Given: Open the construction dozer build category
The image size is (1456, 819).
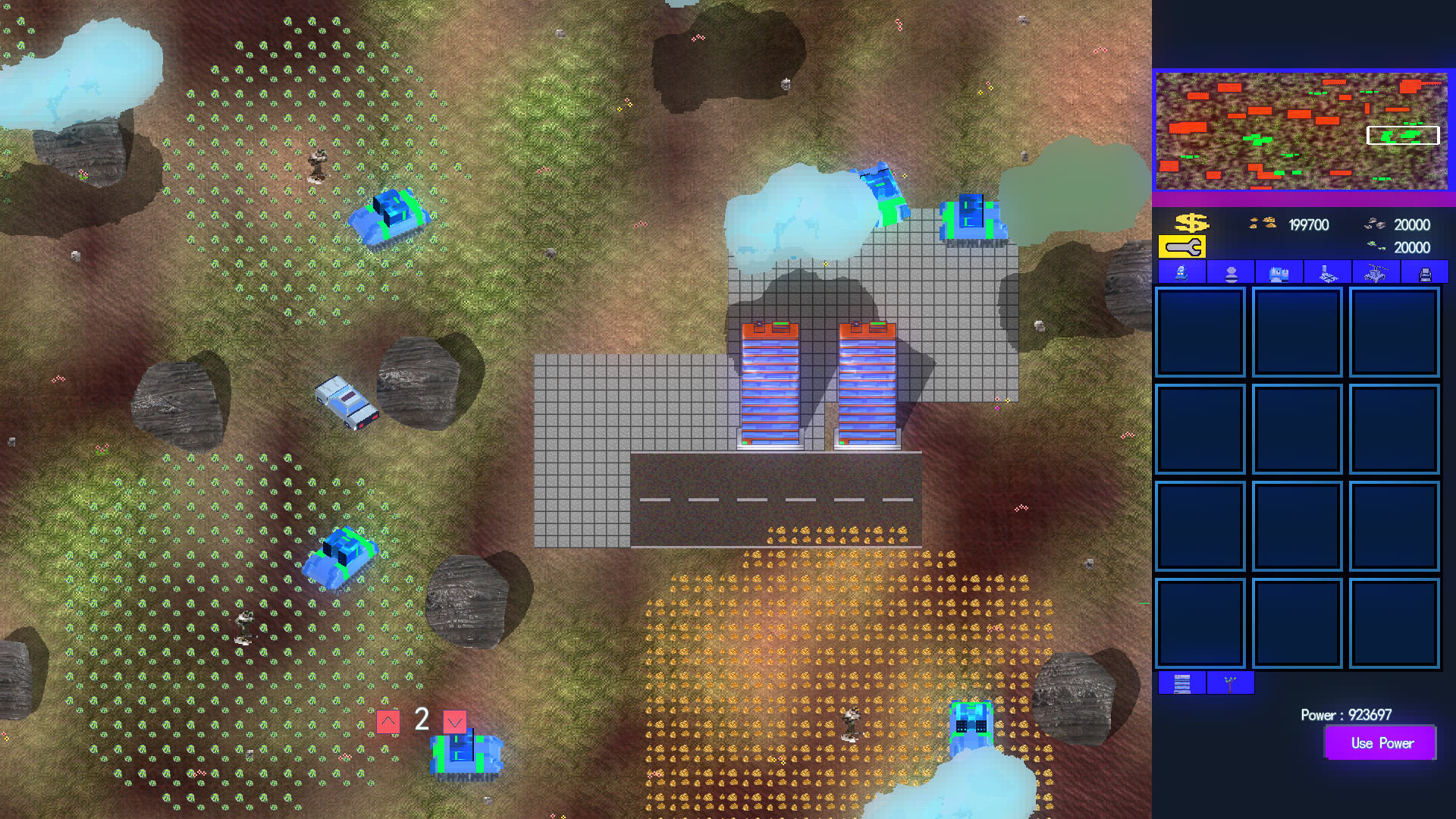Looking at the screenshot, I should tap(1181, 272).
